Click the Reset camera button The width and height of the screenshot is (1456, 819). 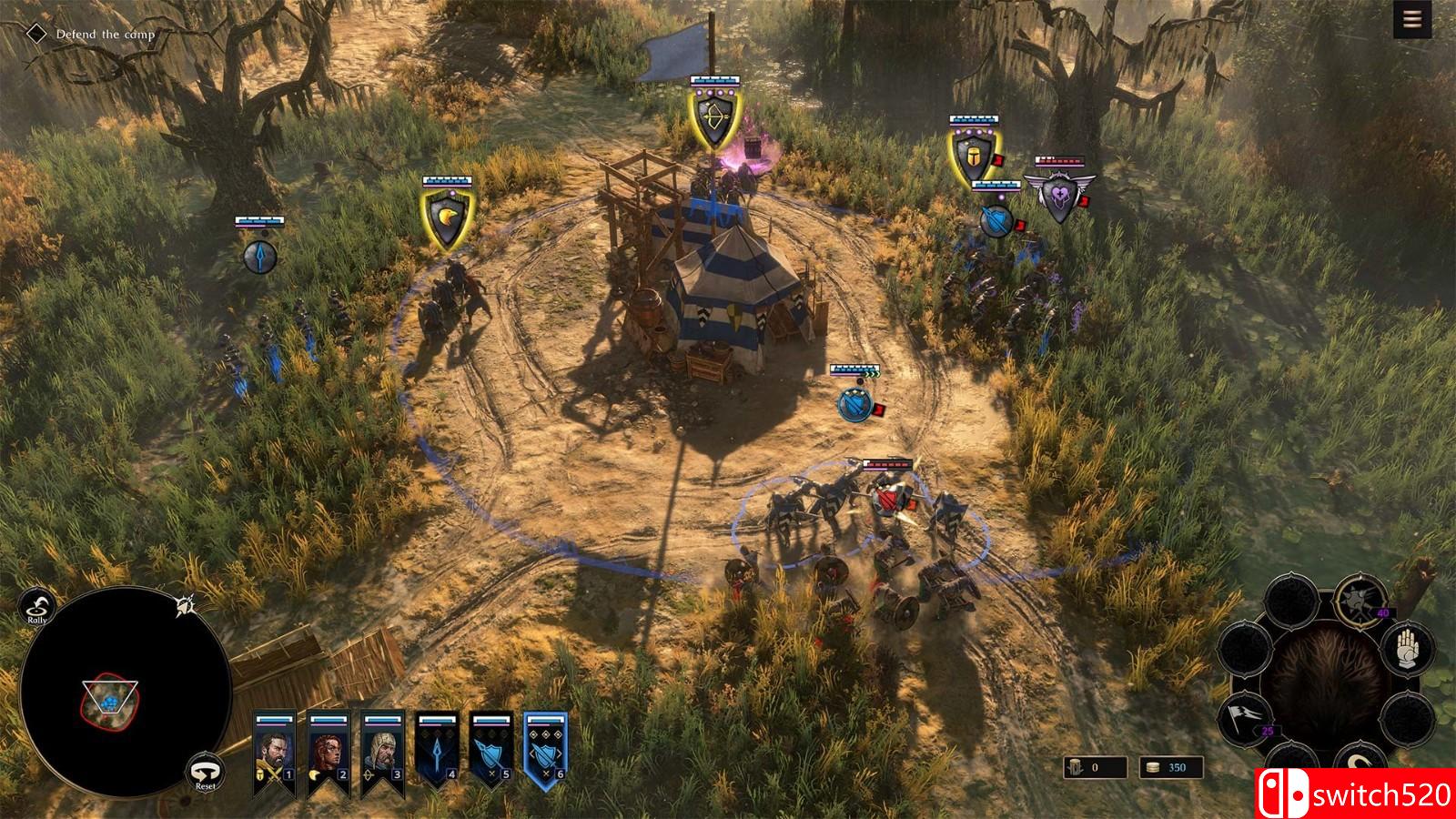click(x=206, y=772)
